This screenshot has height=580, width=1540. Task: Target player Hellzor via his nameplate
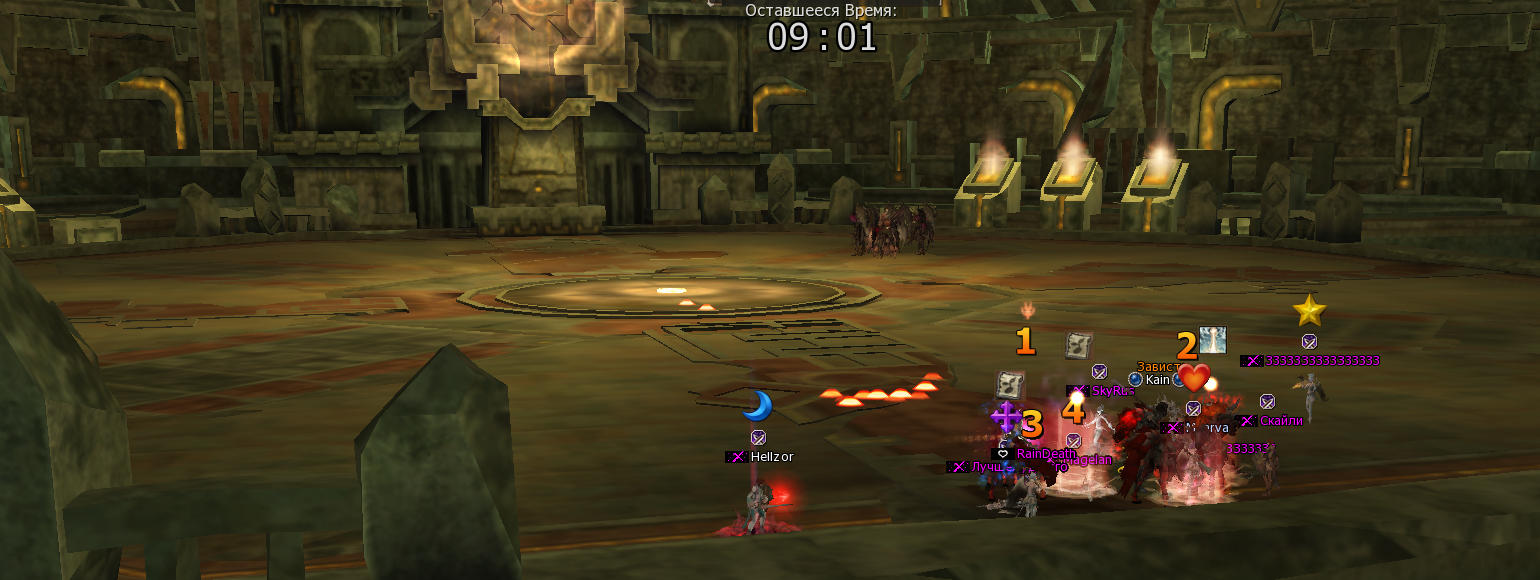[771, 456]
